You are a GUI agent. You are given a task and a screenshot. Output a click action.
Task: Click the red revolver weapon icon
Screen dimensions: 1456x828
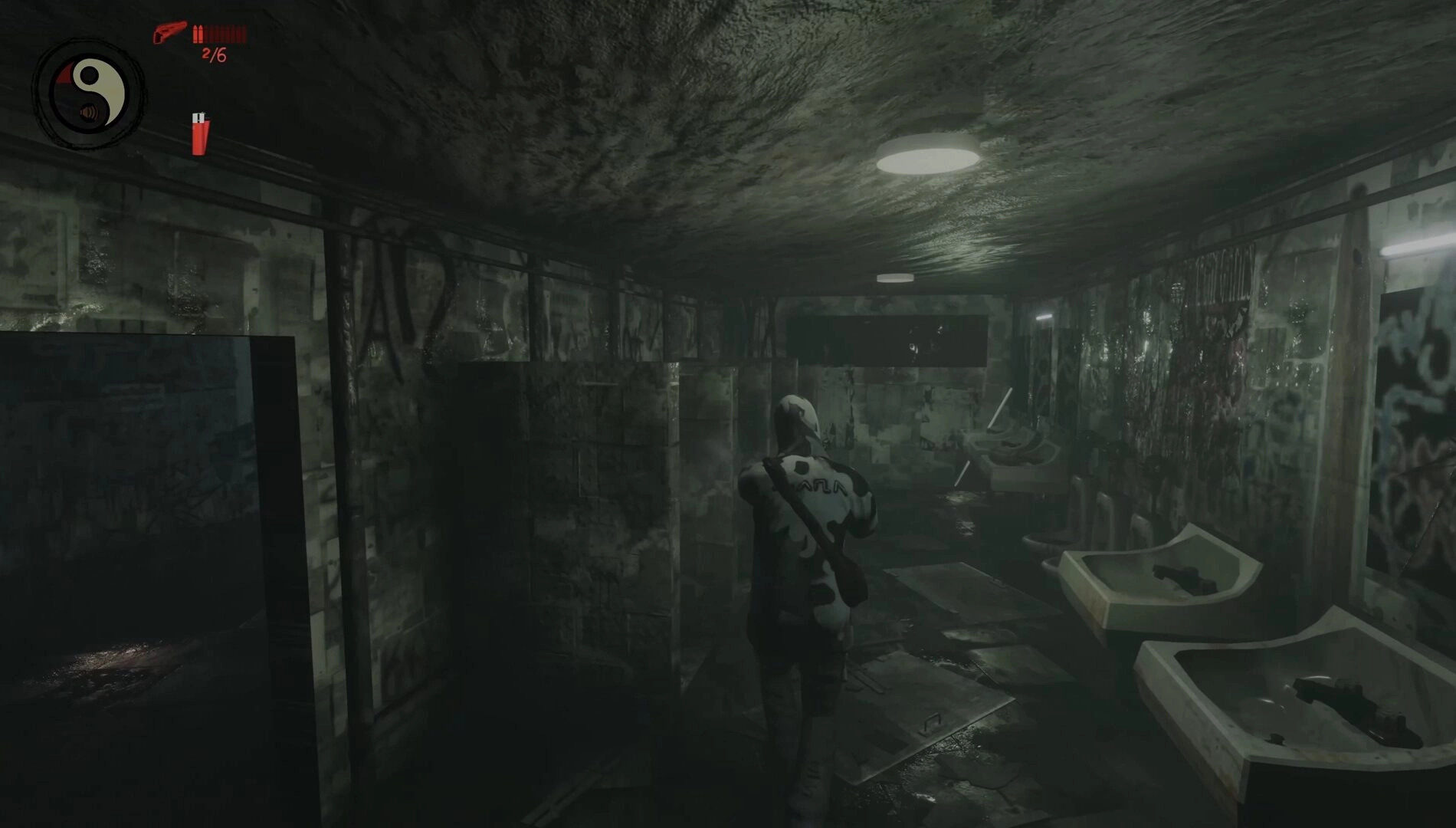click(170, 32)
